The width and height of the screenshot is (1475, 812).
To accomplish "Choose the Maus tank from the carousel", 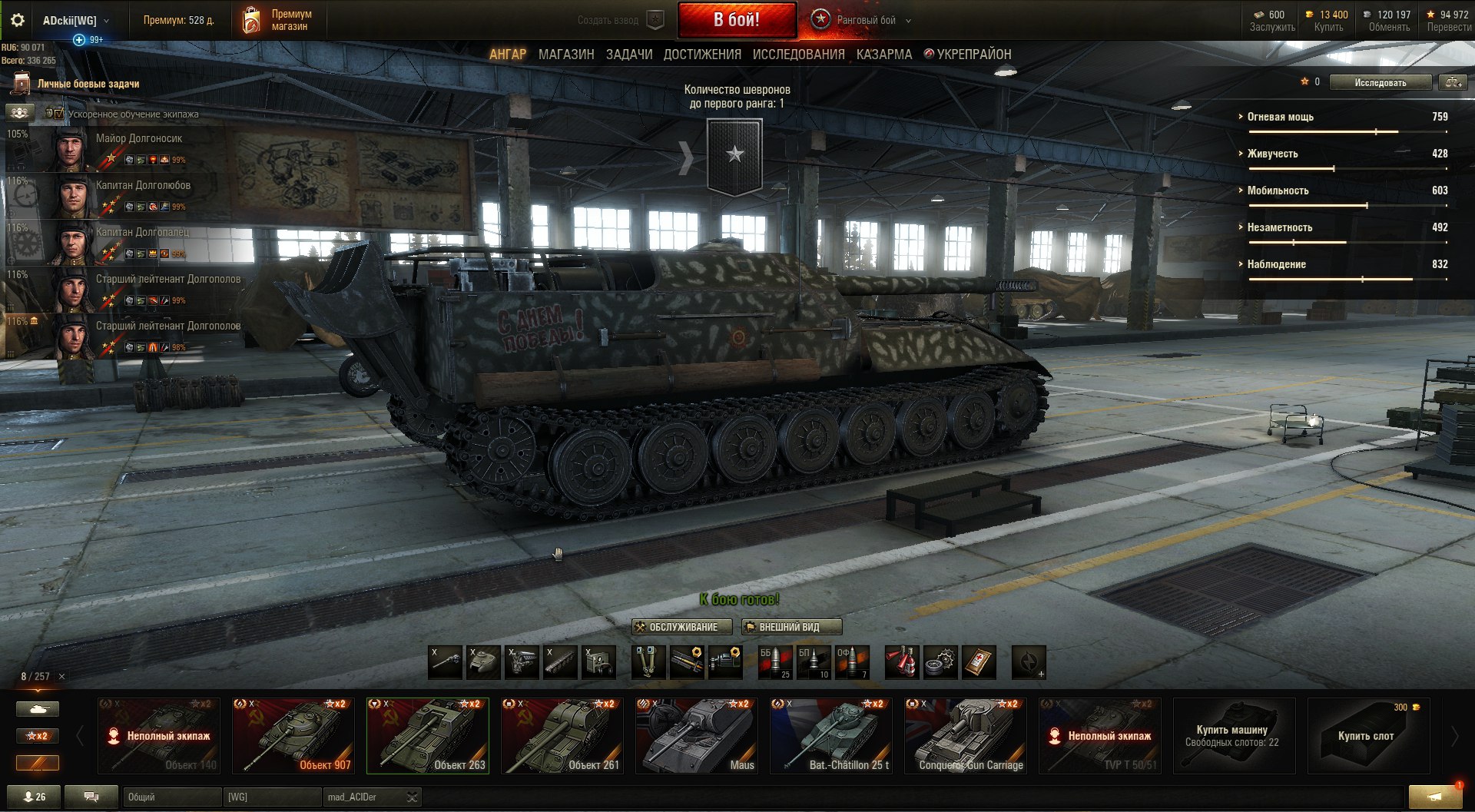I will (696, 735).
